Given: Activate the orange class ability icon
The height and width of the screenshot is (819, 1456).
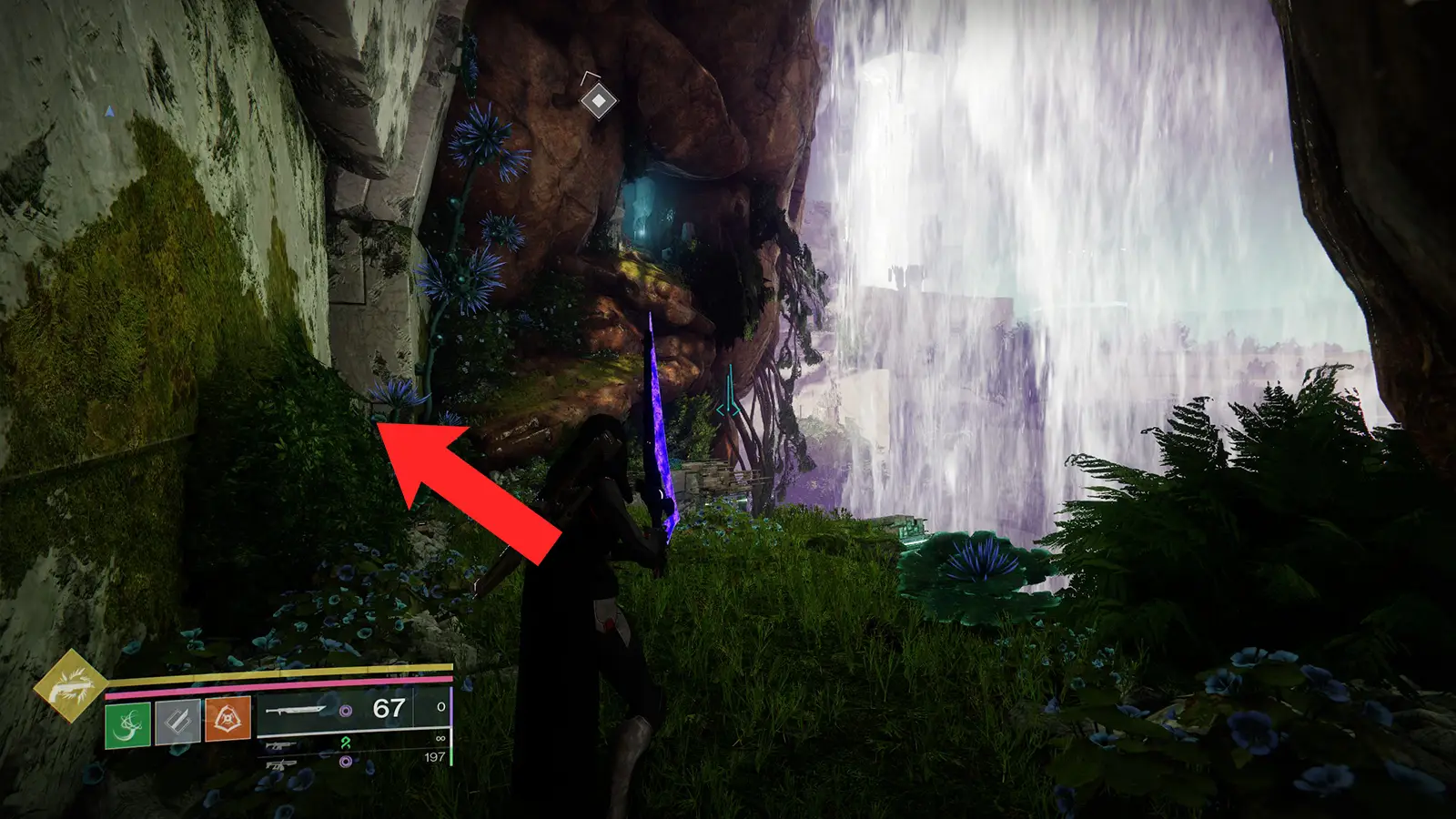Looking at the screenshot, I should (x=227, y=720).
